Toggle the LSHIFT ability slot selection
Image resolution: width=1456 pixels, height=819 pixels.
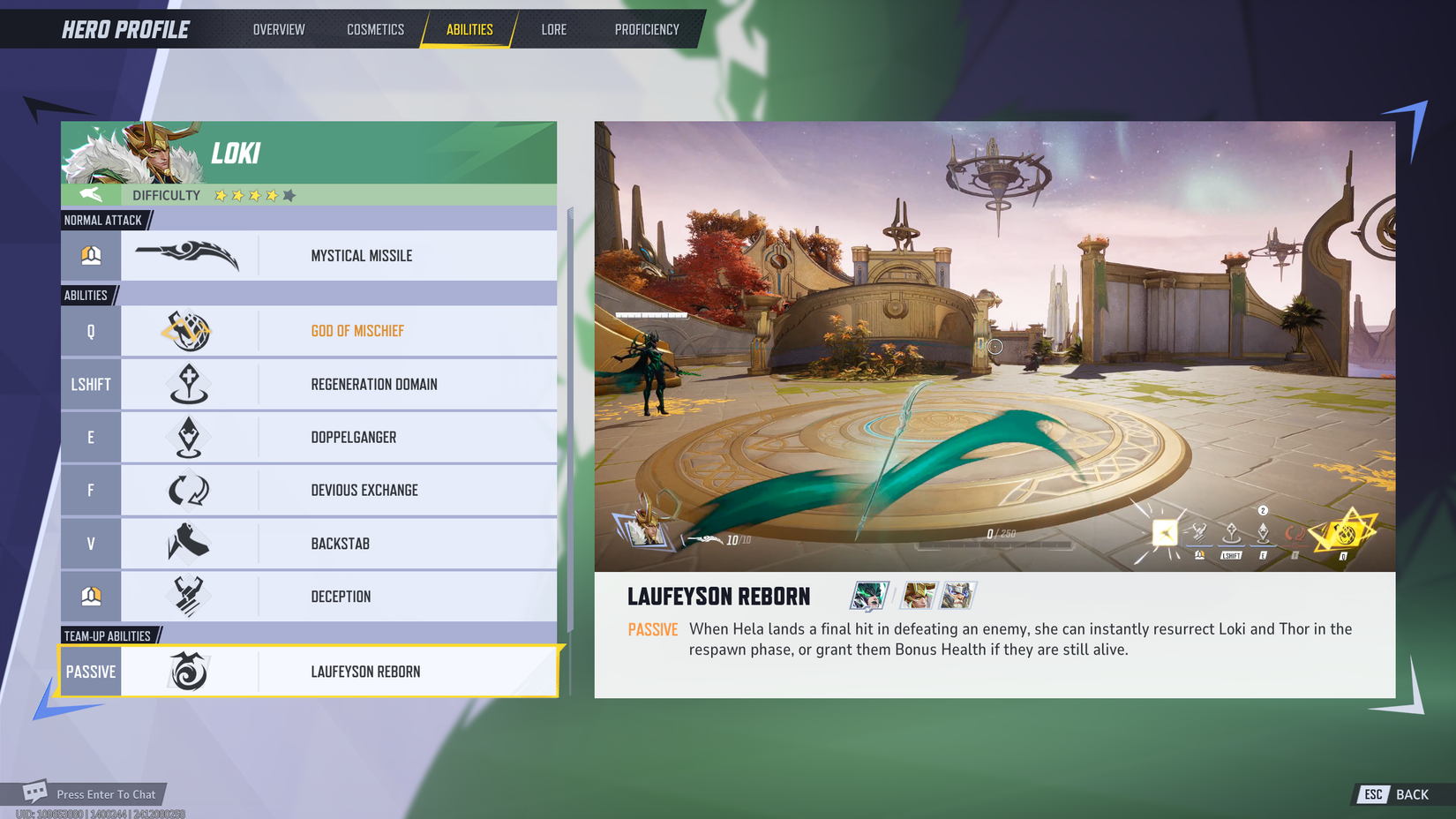click(91, 384)
